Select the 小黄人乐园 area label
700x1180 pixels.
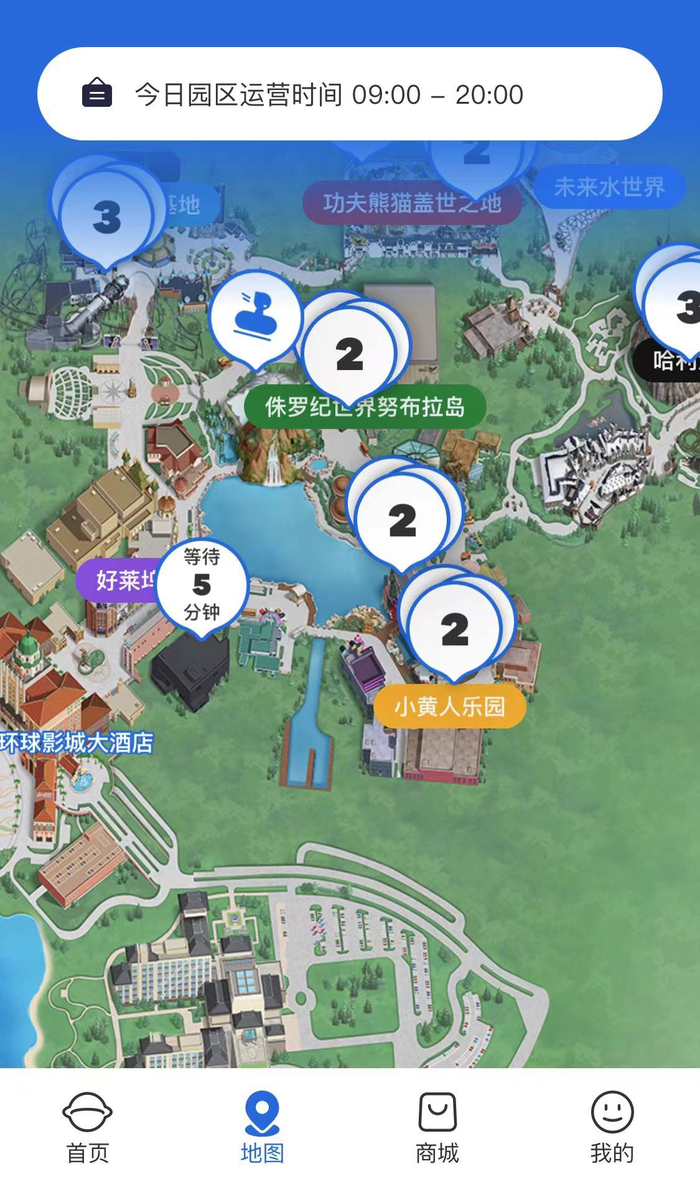click(x=449, y=707)
